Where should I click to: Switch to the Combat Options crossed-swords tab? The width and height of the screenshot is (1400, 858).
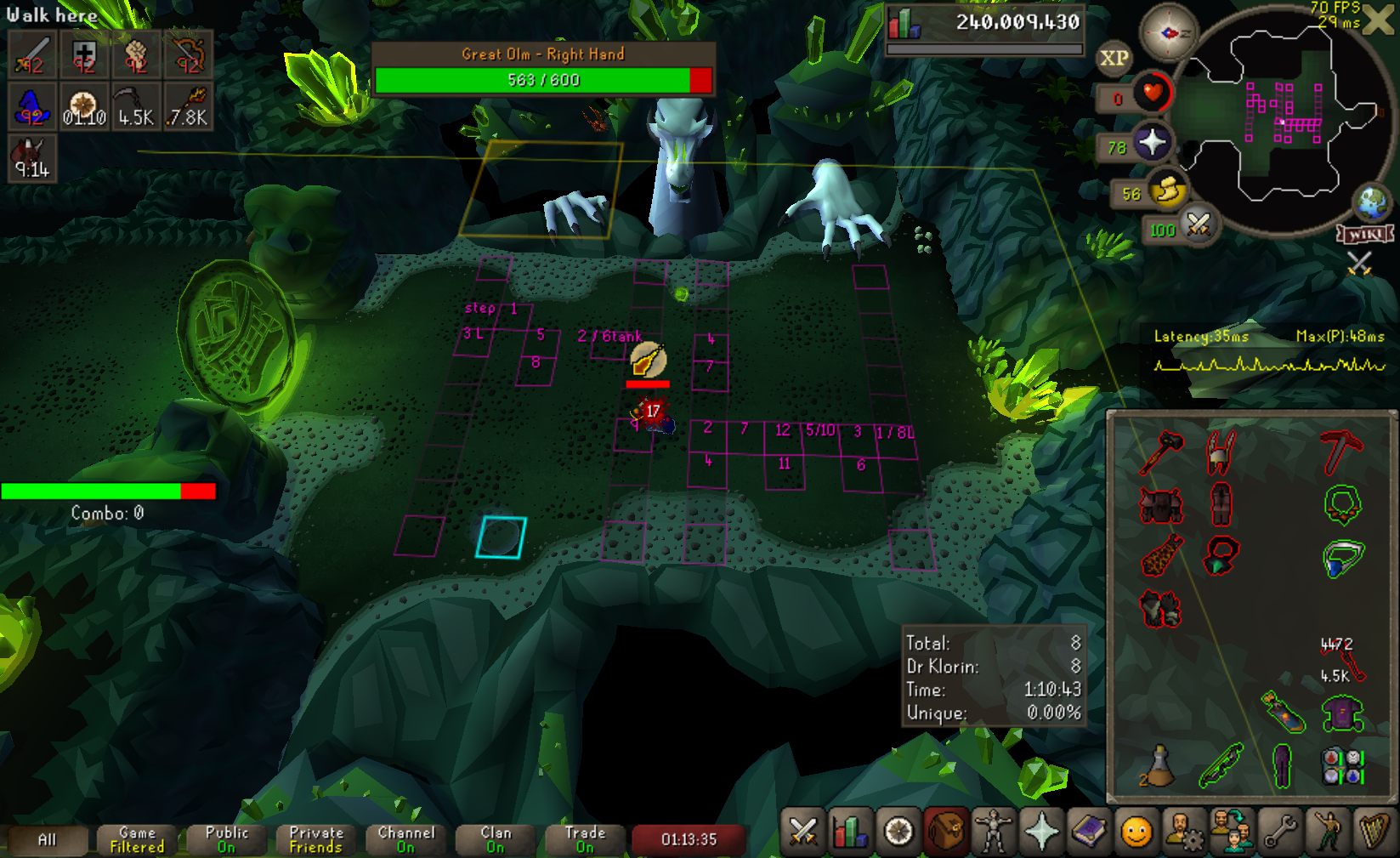[802, 832]
